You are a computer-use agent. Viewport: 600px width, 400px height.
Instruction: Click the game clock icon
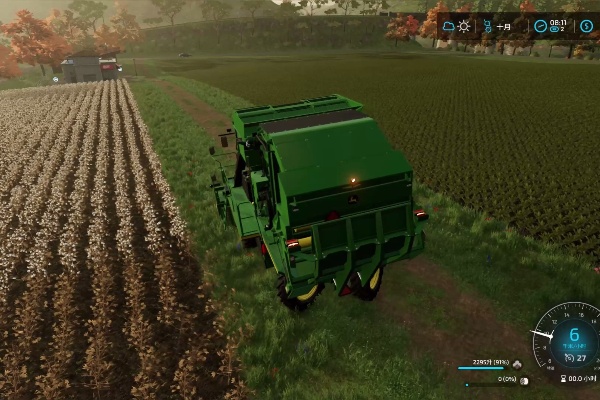click(540, 26)
